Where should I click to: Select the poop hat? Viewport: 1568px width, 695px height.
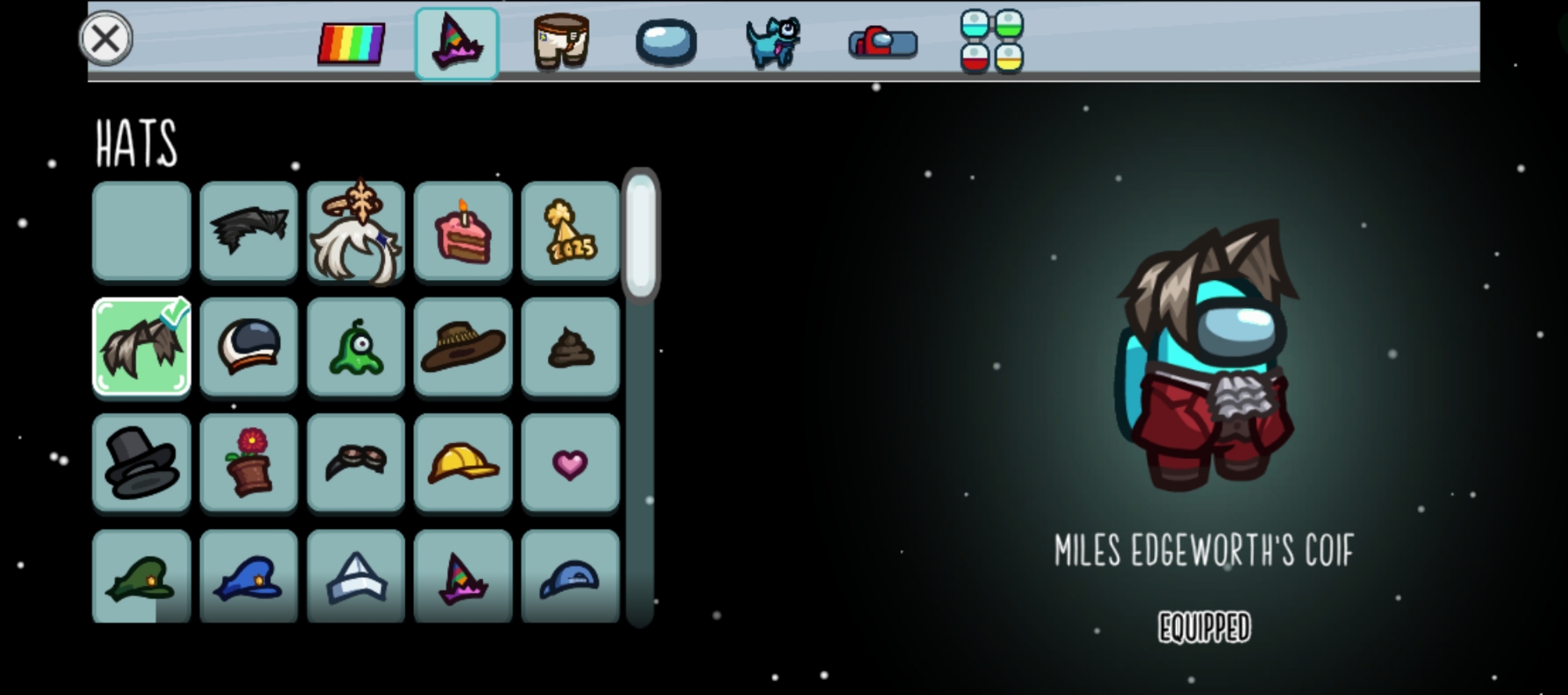pos(570,347)
